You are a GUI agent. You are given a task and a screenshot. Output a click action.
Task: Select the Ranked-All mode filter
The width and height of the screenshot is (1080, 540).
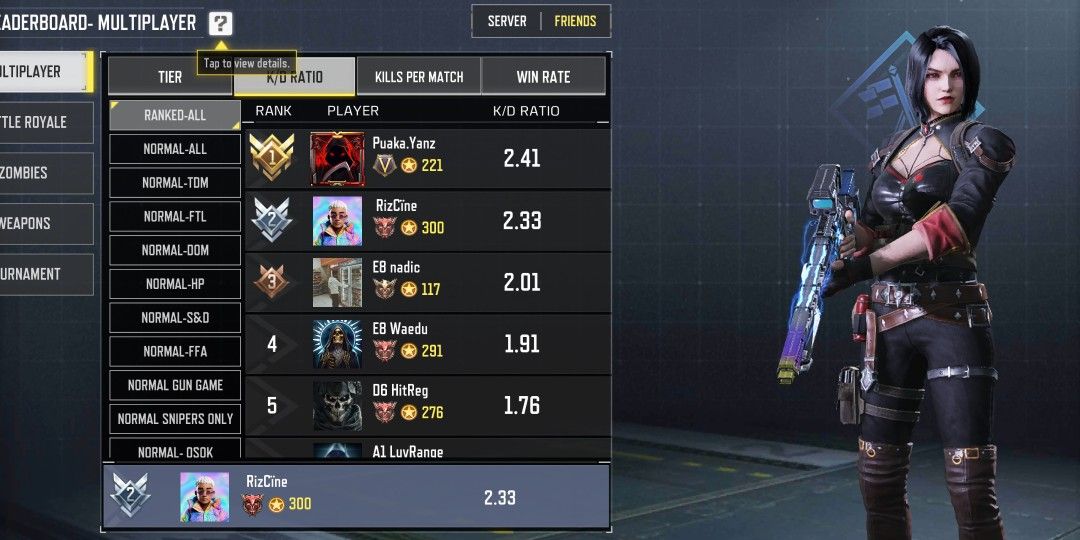click(x=175, y=115)
